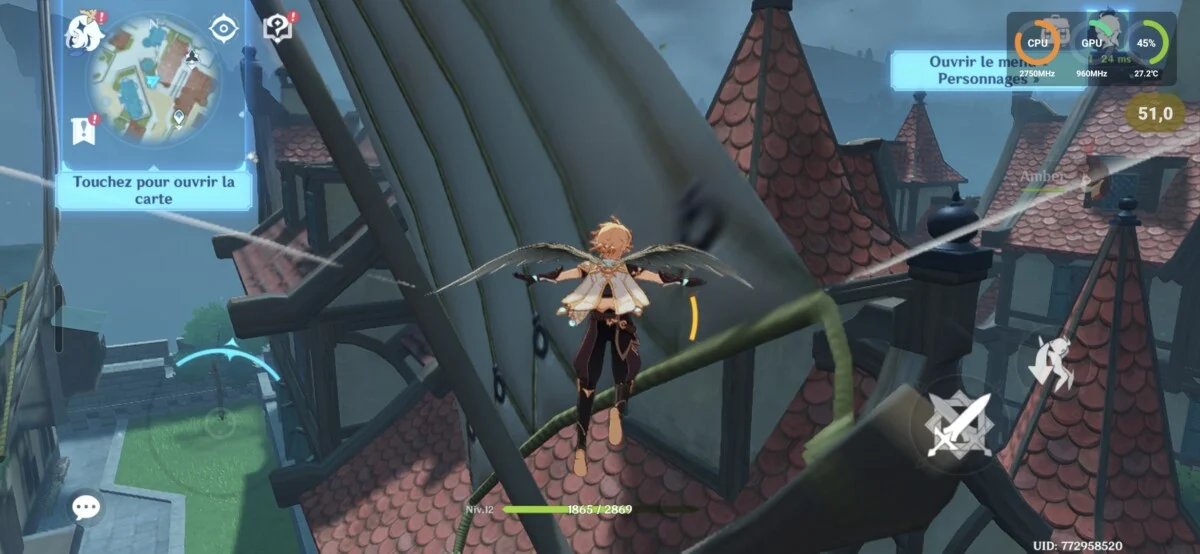Open the chat speech bubble
This screenshot has height=554, width=1200.
[87, 507]
